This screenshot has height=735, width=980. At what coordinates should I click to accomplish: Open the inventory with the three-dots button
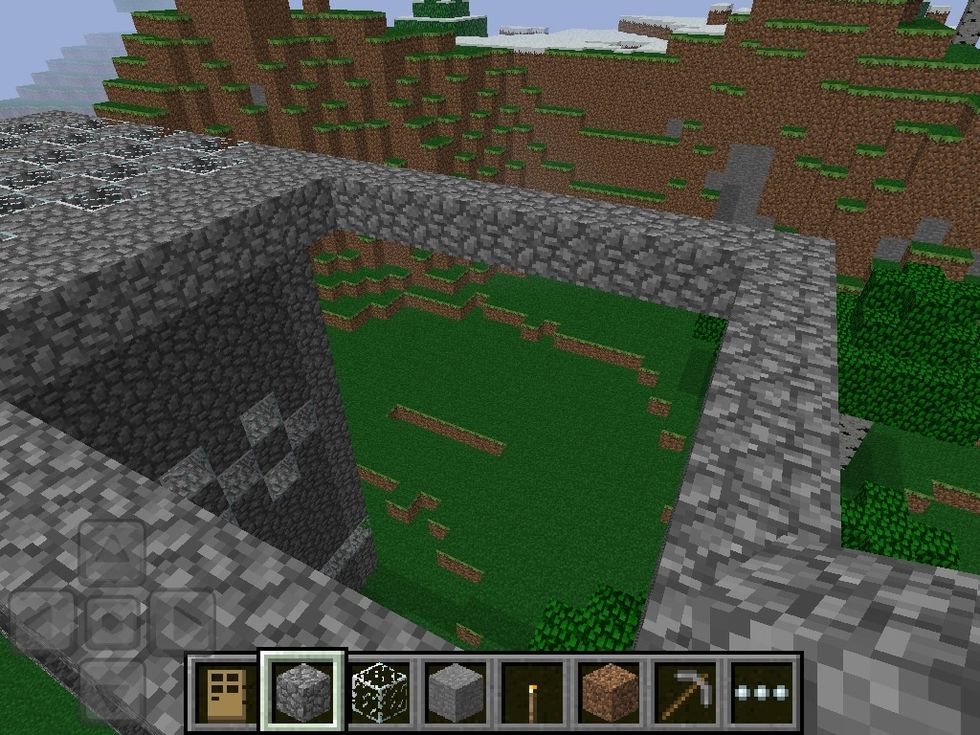click(x=762, y=692)
